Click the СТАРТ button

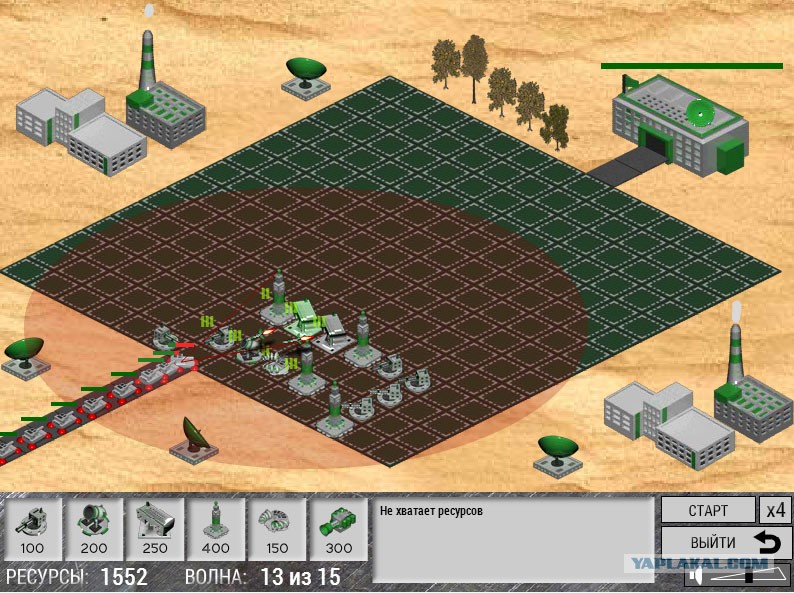click(708, 510)
